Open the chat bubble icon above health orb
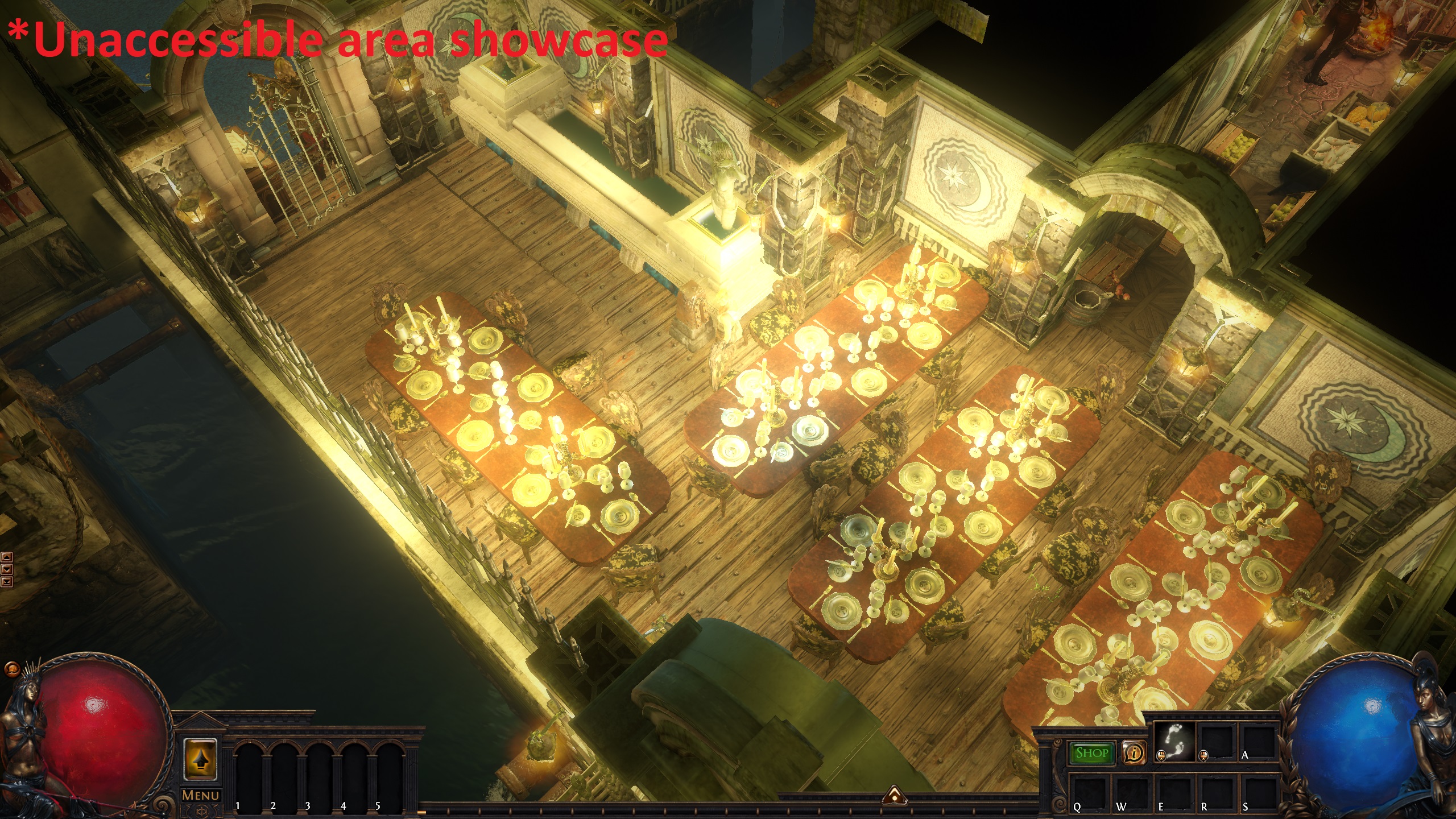Screen dimensions: 1456x819 click(12, 667)
